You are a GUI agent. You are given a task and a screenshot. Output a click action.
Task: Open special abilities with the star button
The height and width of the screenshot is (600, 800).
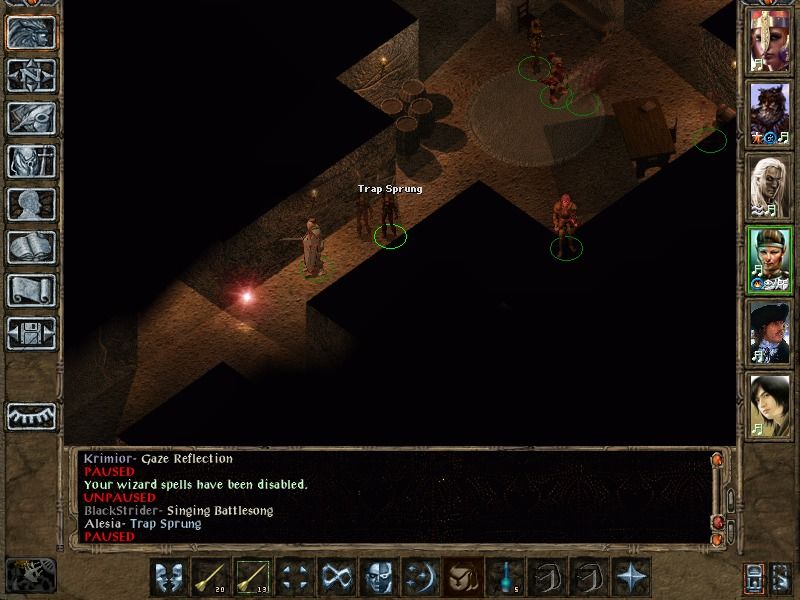[x=632, y=577]
